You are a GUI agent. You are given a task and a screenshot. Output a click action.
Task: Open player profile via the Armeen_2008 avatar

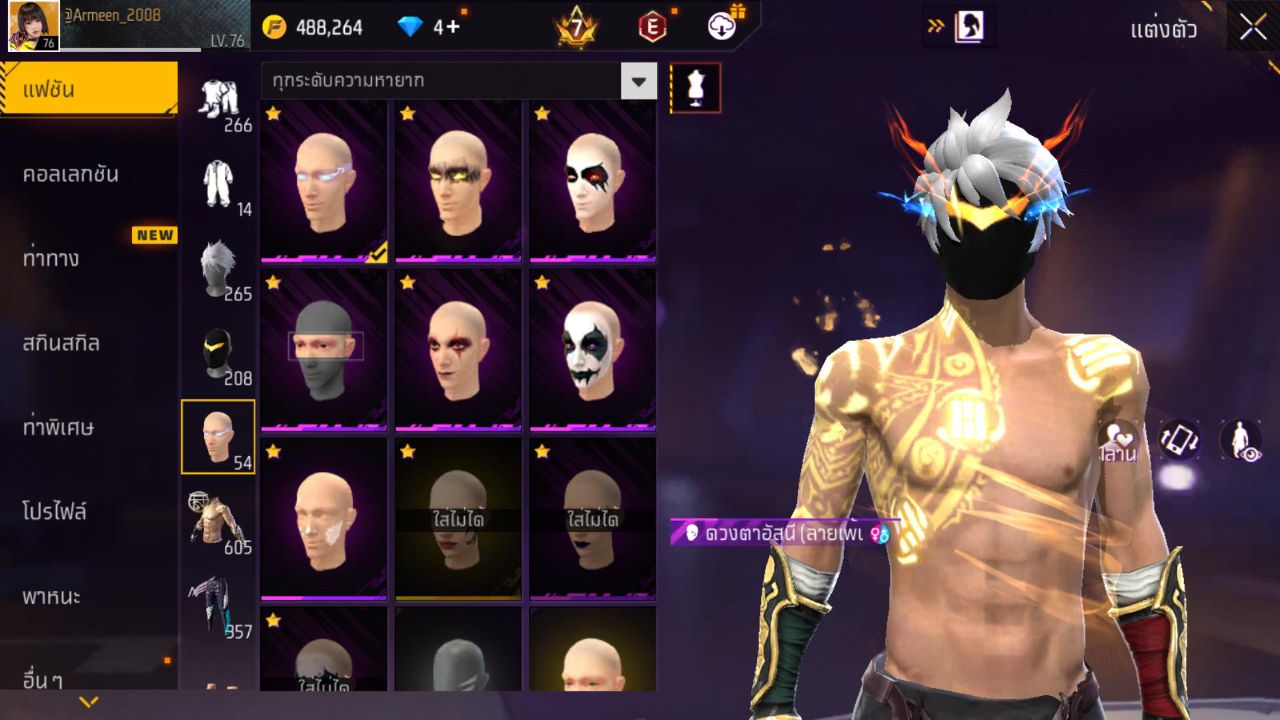[33, 25]
